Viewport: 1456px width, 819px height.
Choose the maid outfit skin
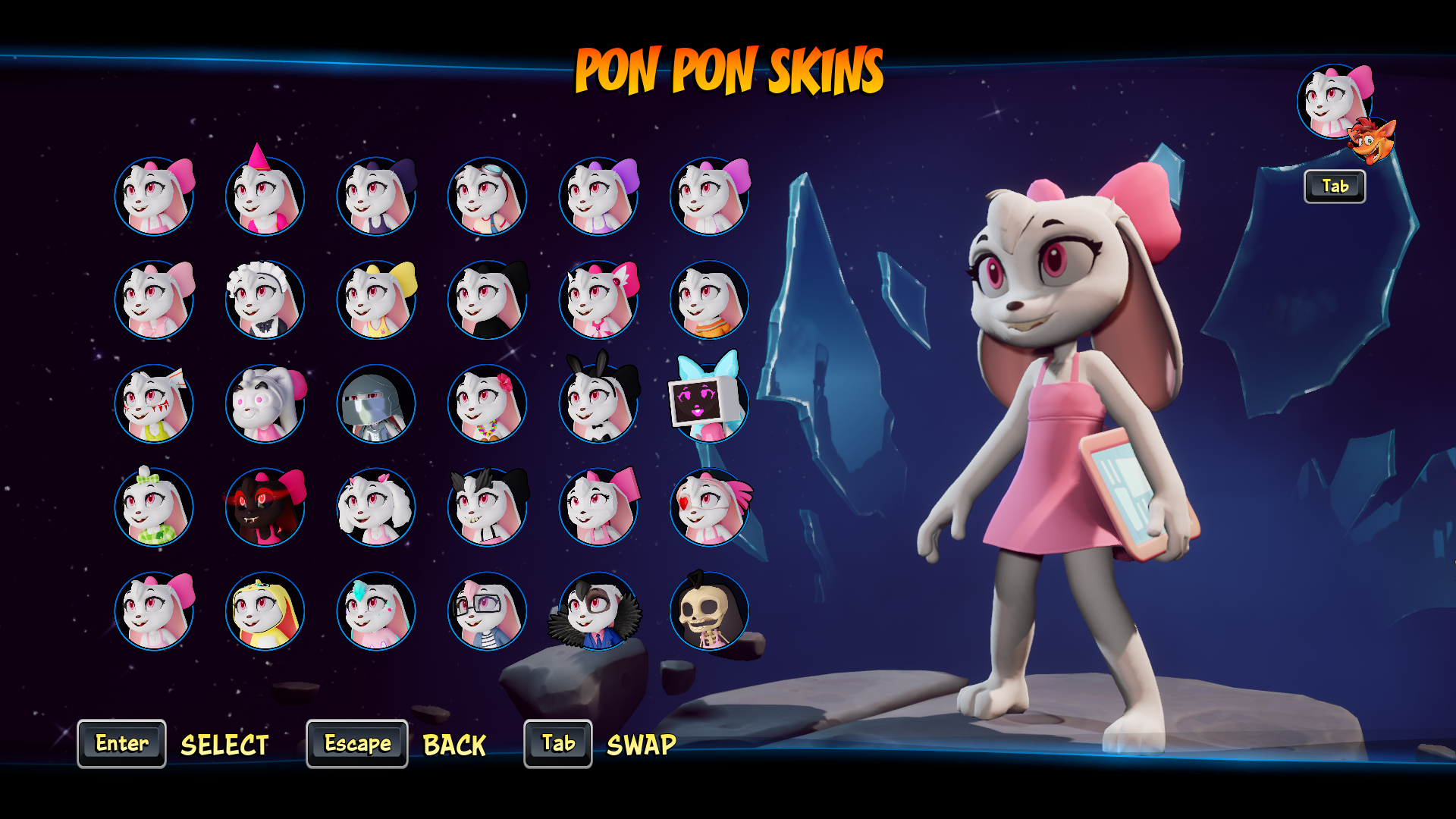(265, 300)
